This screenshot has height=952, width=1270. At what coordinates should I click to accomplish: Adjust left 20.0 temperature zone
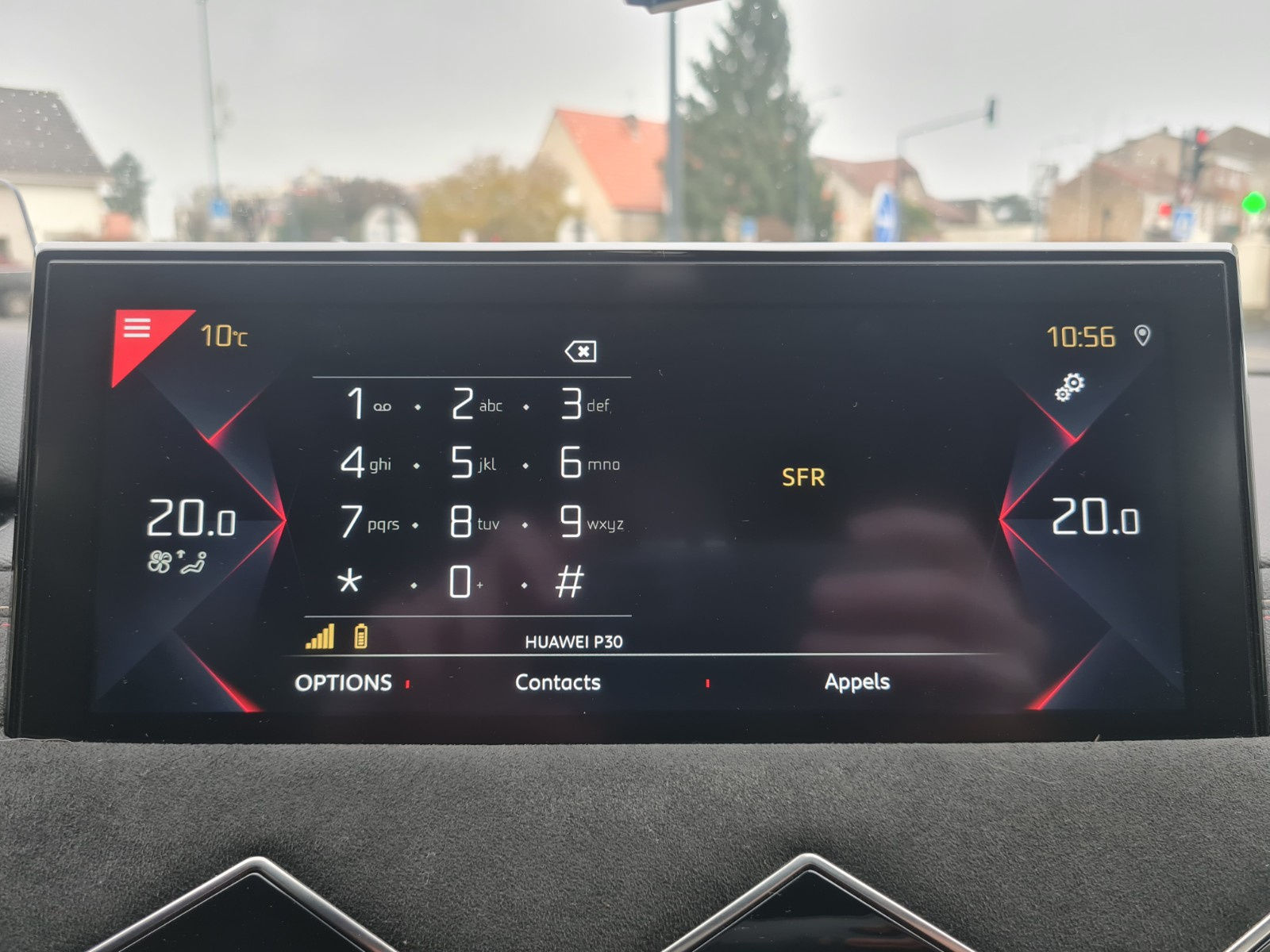click(191, 519)
